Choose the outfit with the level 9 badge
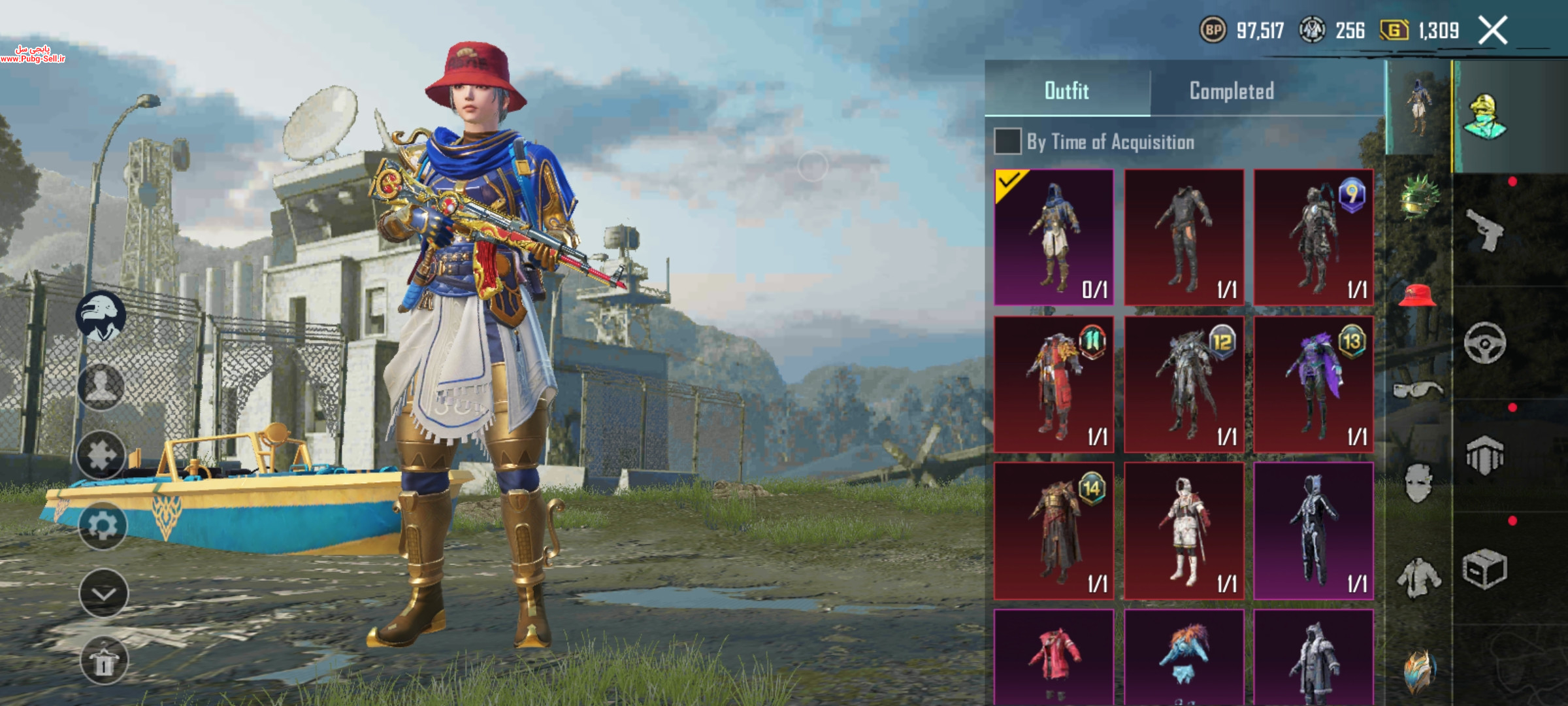 [x=1313, y=237]
